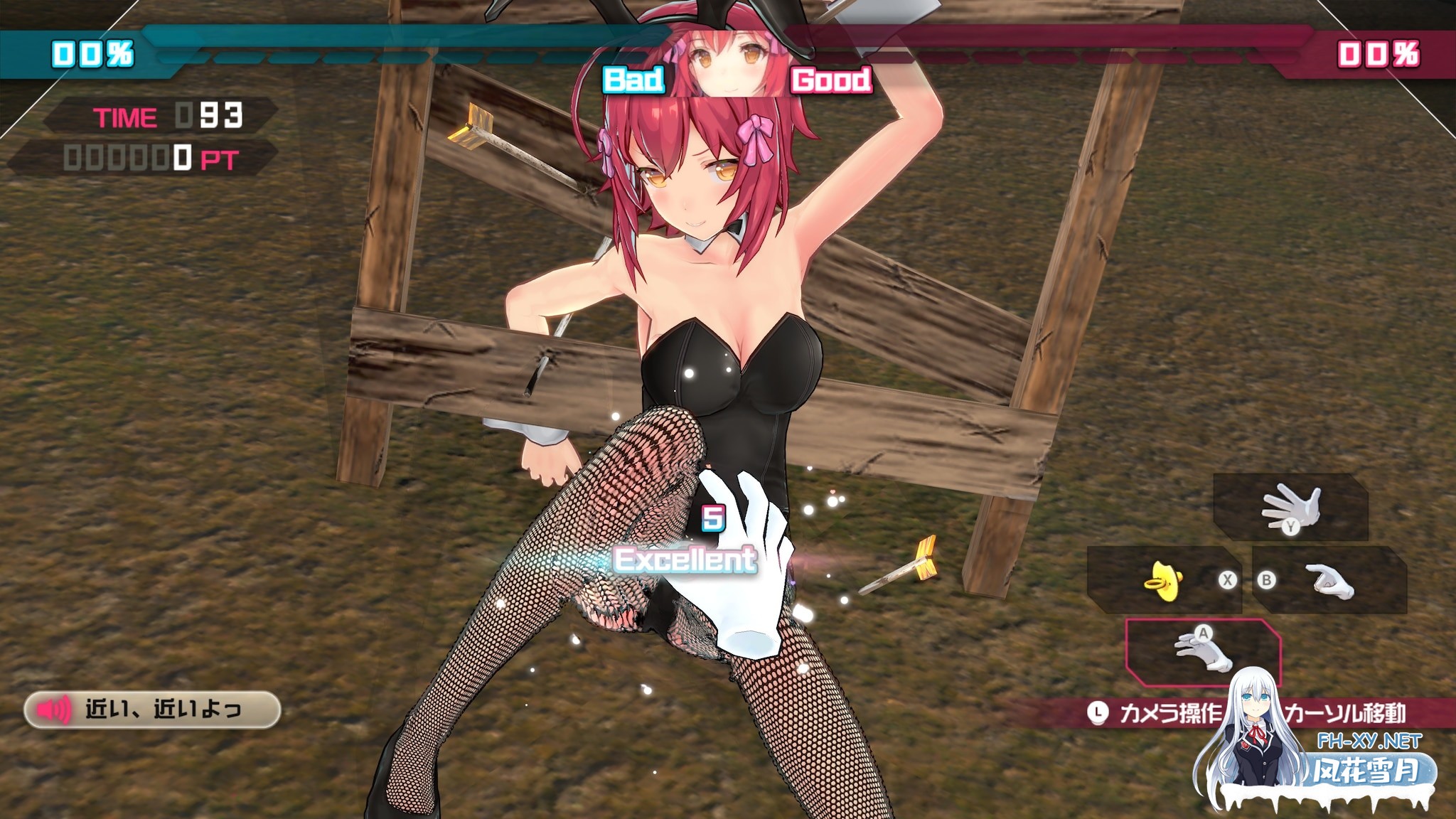Pick the pointing glove tool
The height and width of the screenshot is (819, 1456).
[1330, 581]
